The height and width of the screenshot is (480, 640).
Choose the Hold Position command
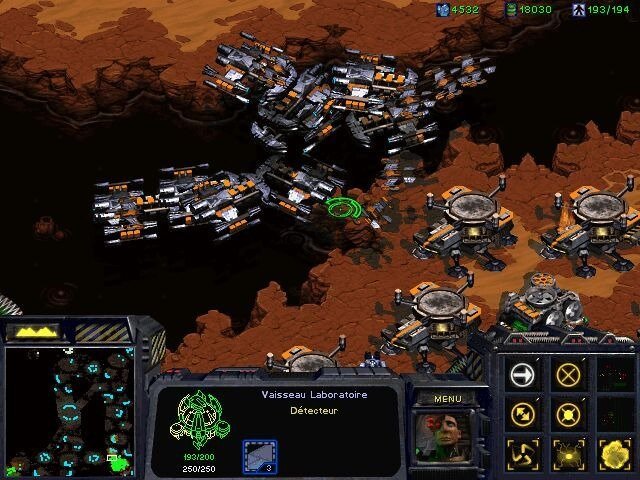coord(569,413)
